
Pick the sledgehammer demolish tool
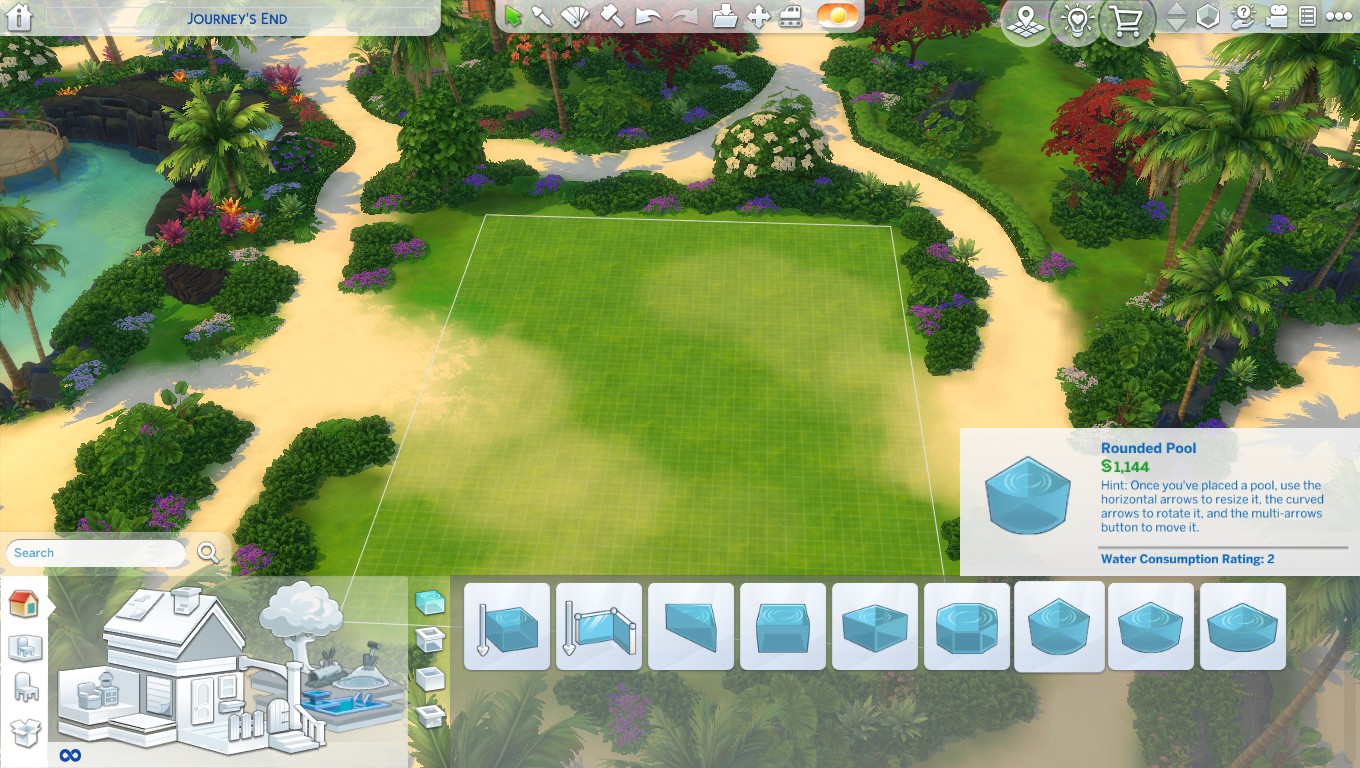[x=612, y=16]
